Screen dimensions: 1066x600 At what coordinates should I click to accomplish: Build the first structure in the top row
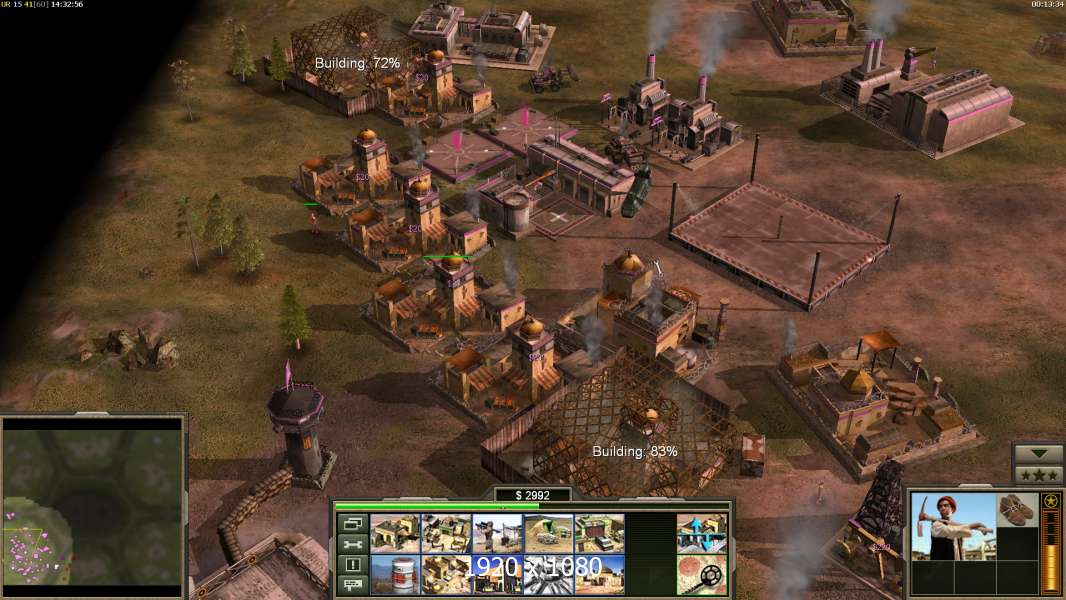pyautogui.click(x=395, y=533)
